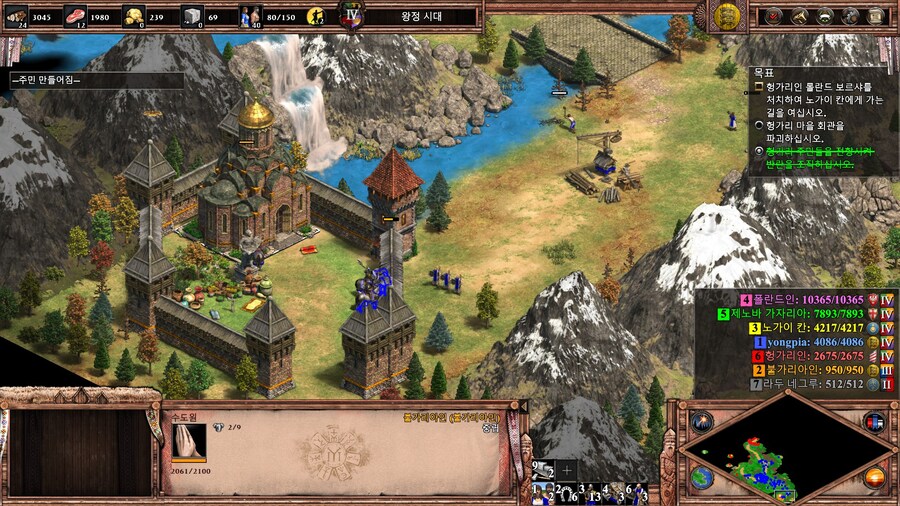Open the diplomacy button
900x506 pixels.
coord(825,16)
